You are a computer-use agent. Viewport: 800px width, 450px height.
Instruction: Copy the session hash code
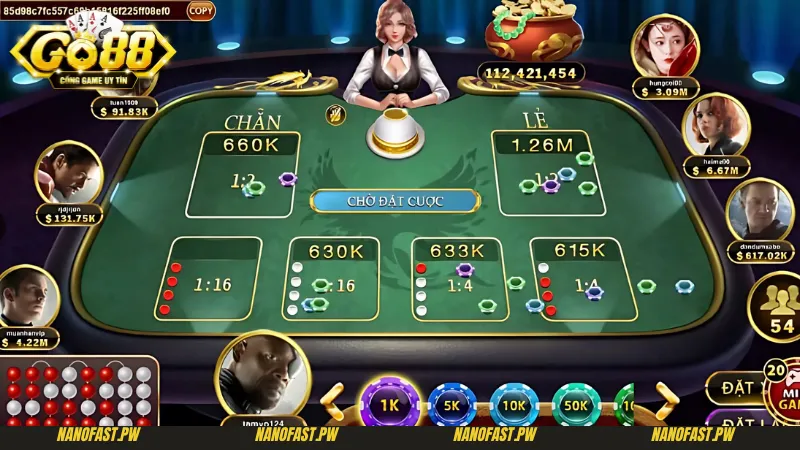click(x=201, y=11)
